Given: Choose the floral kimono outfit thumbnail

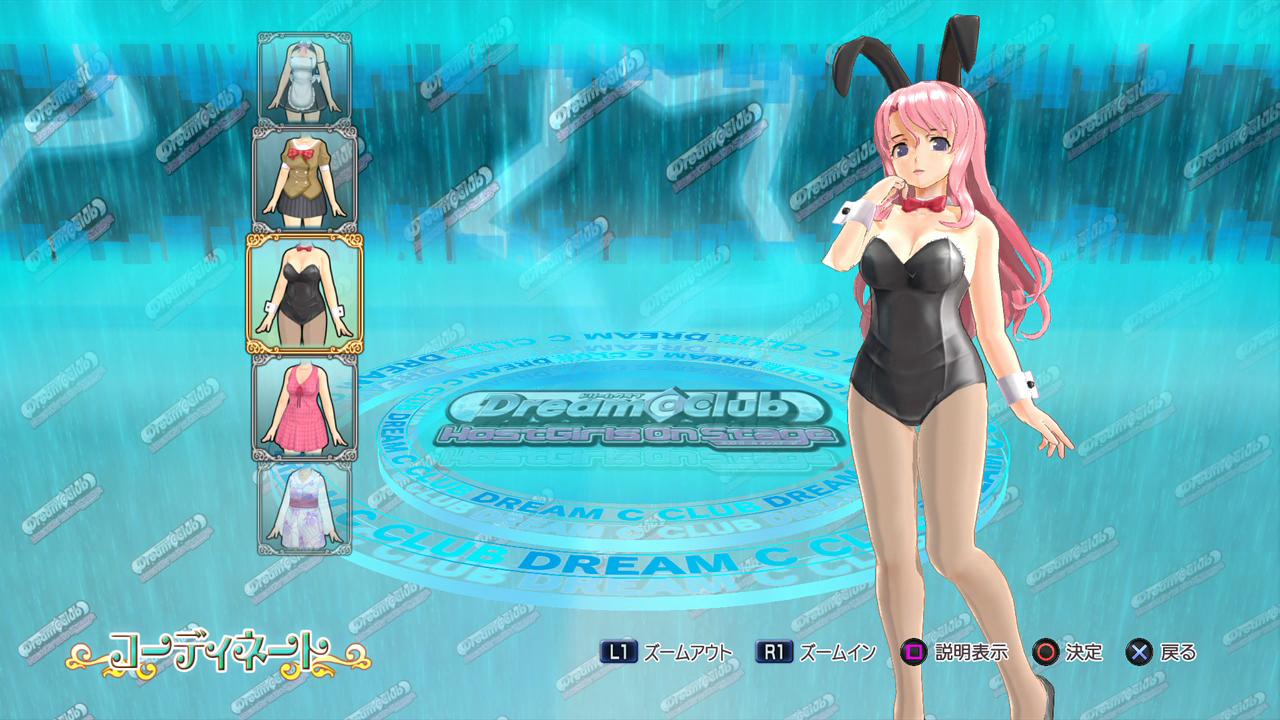Looking at the screenshot, I should 305,507.
